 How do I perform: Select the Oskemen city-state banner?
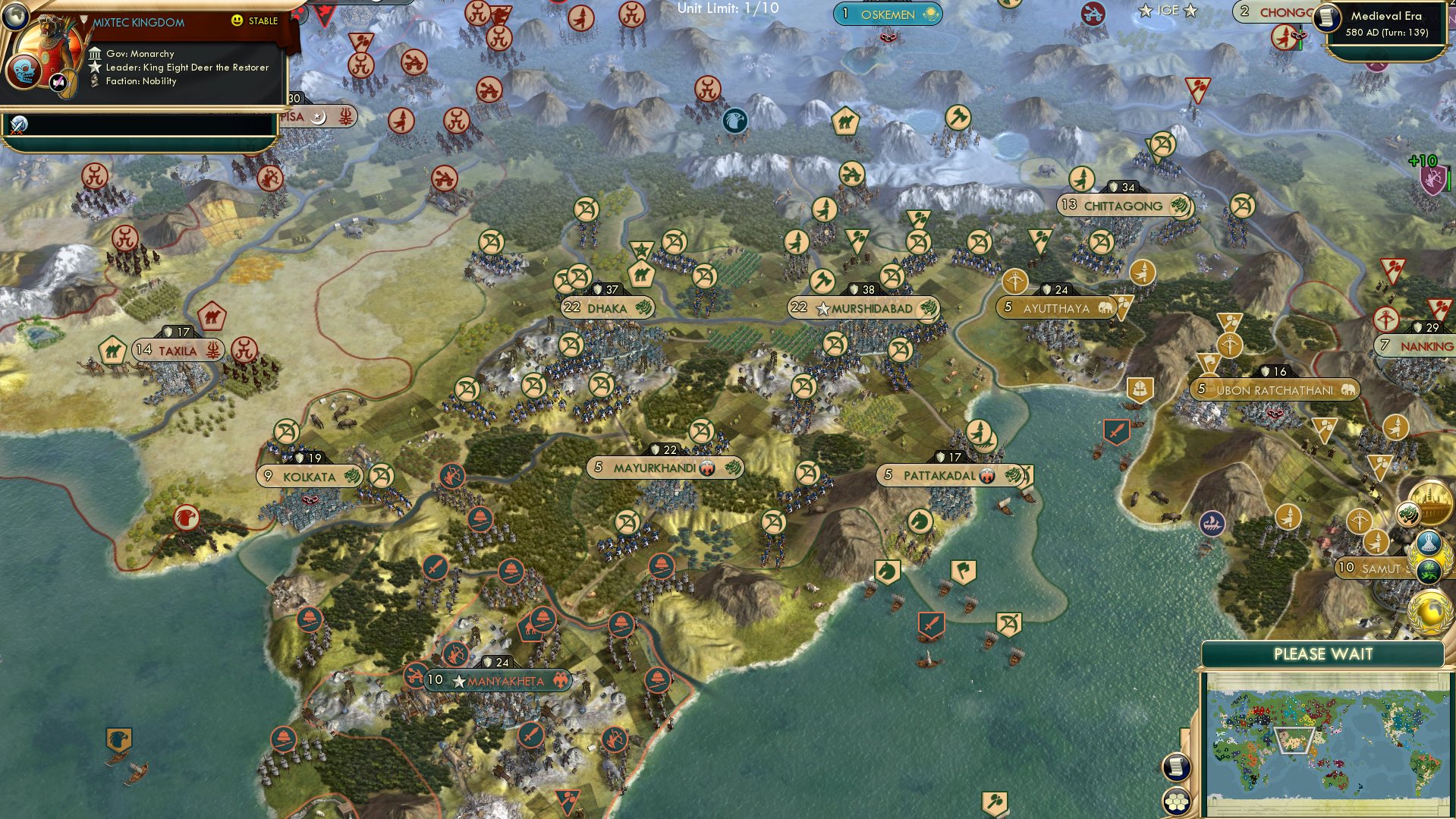click(886, 13)
